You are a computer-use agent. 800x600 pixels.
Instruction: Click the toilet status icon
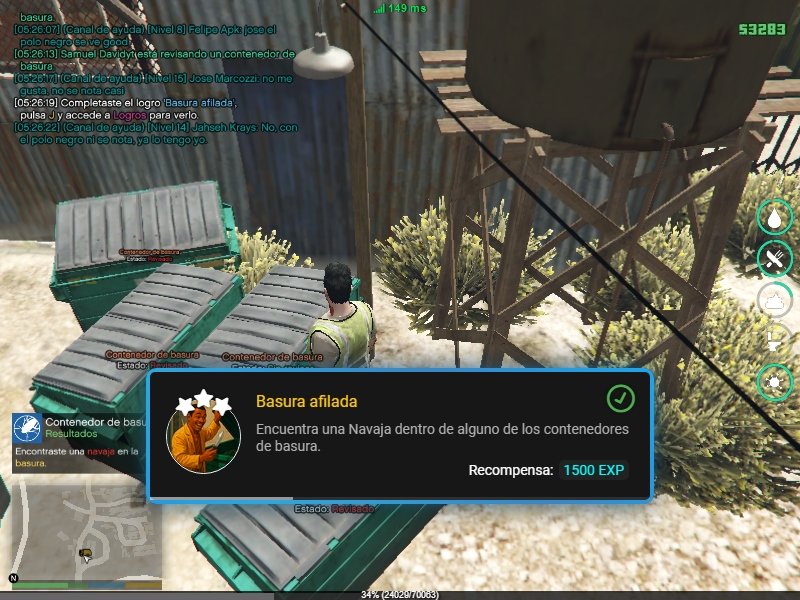(775, 340)
